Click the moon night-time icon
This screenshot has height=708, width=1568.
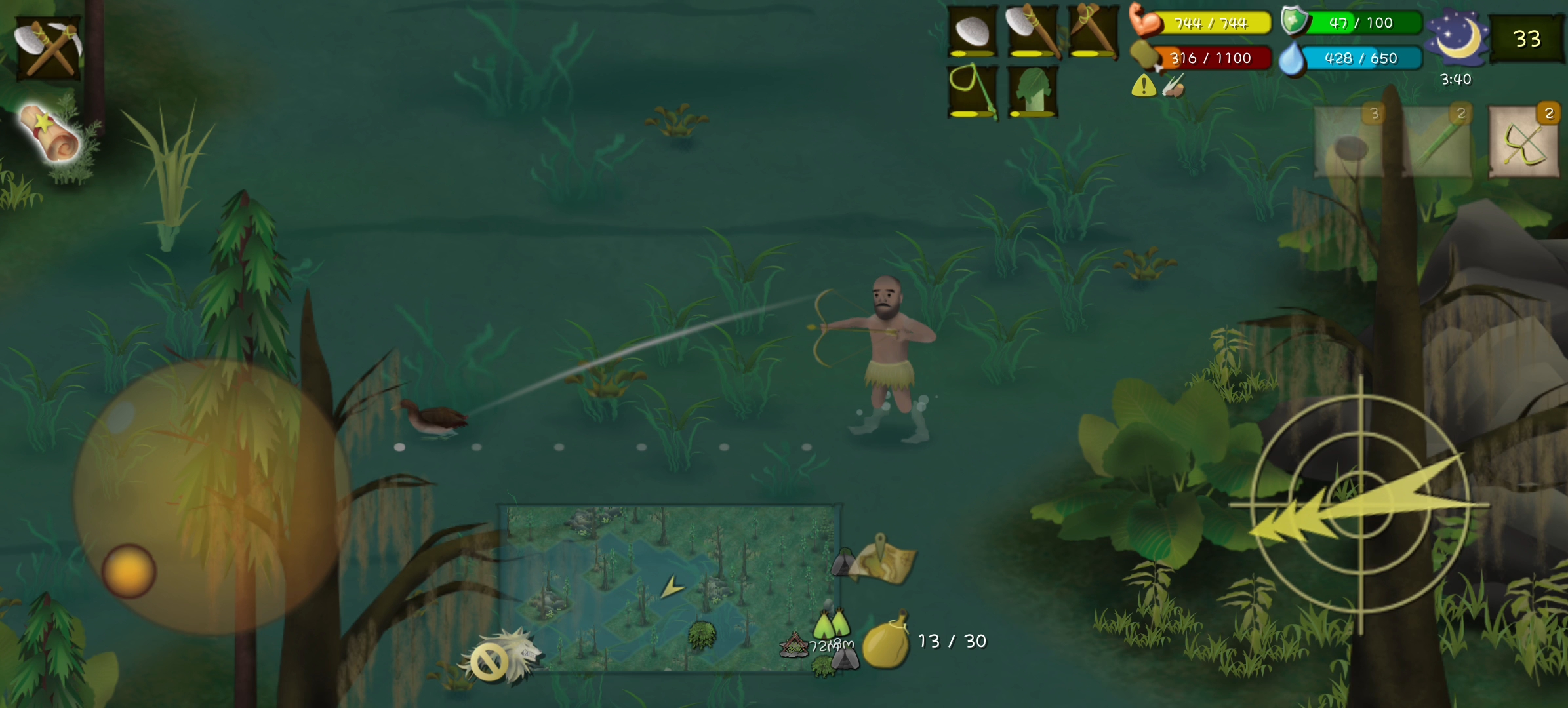point(1457,38)
